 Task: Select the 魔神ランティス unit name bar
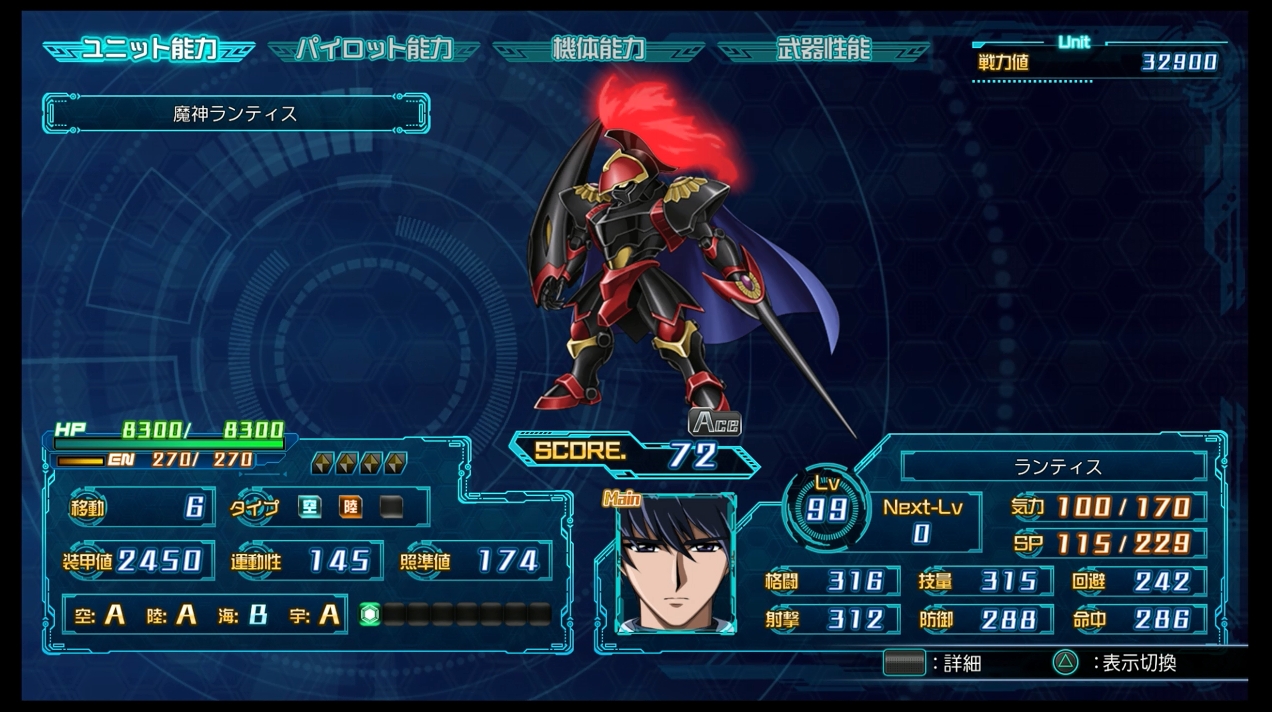[236, 114]
